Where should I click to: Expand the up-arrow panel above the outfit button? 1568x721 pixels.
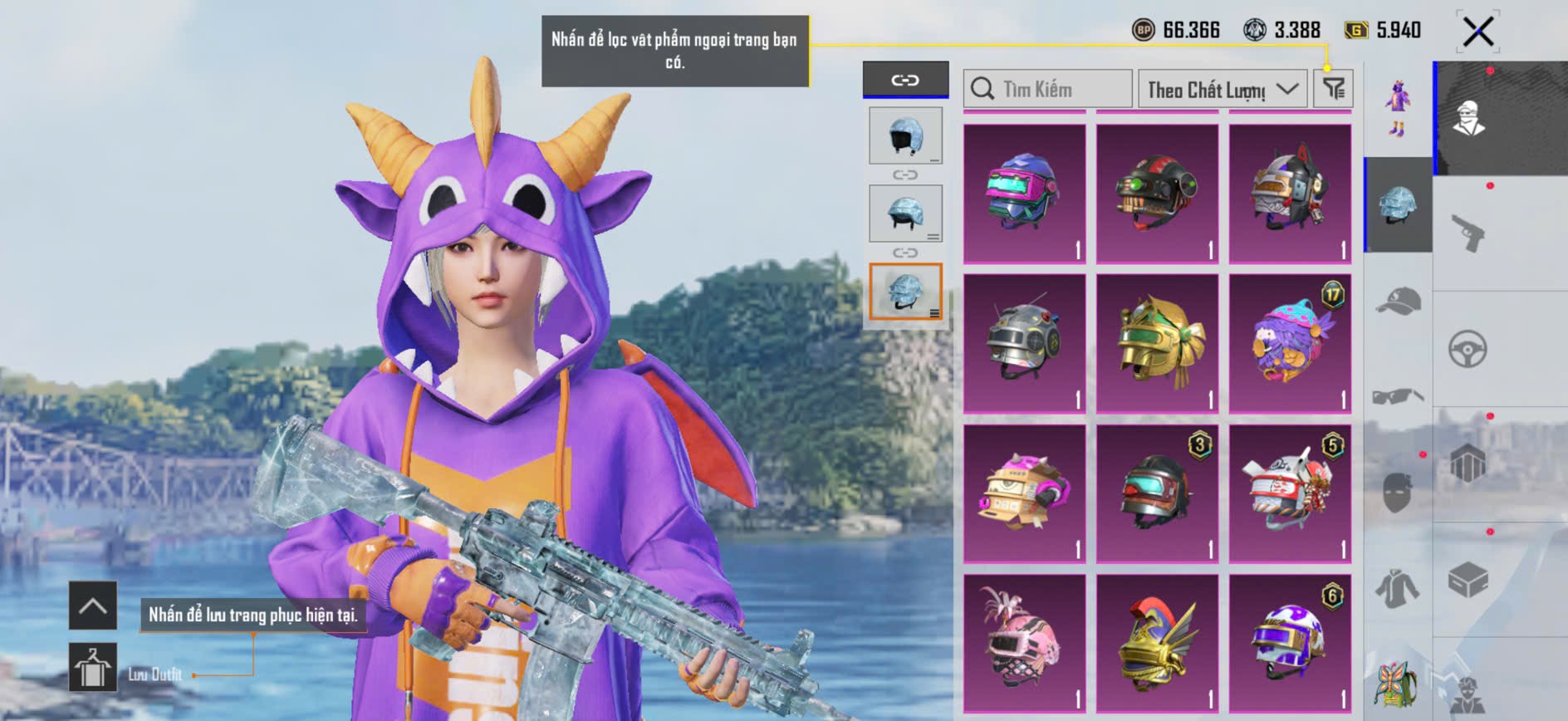92,606
